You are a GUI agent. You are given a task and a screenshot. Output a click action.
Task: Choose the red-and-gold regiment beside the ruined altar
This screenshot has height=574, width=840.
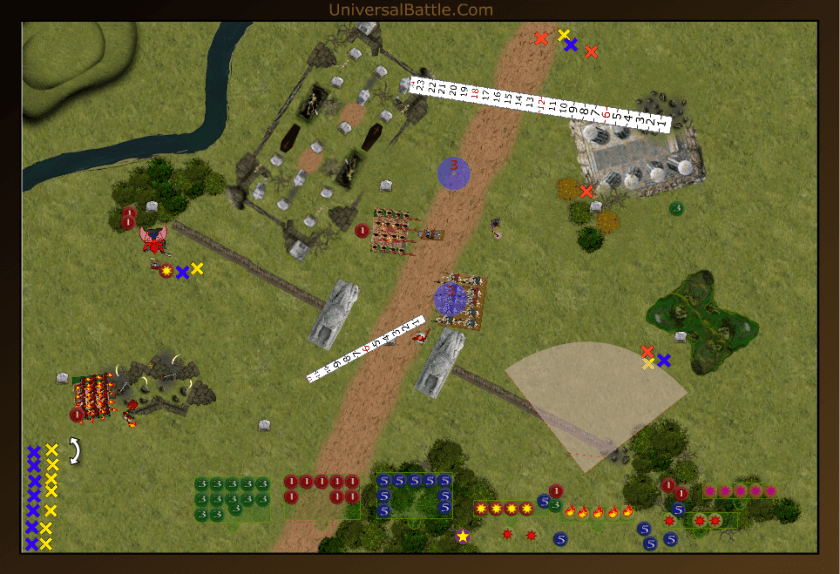click(95, 397)
